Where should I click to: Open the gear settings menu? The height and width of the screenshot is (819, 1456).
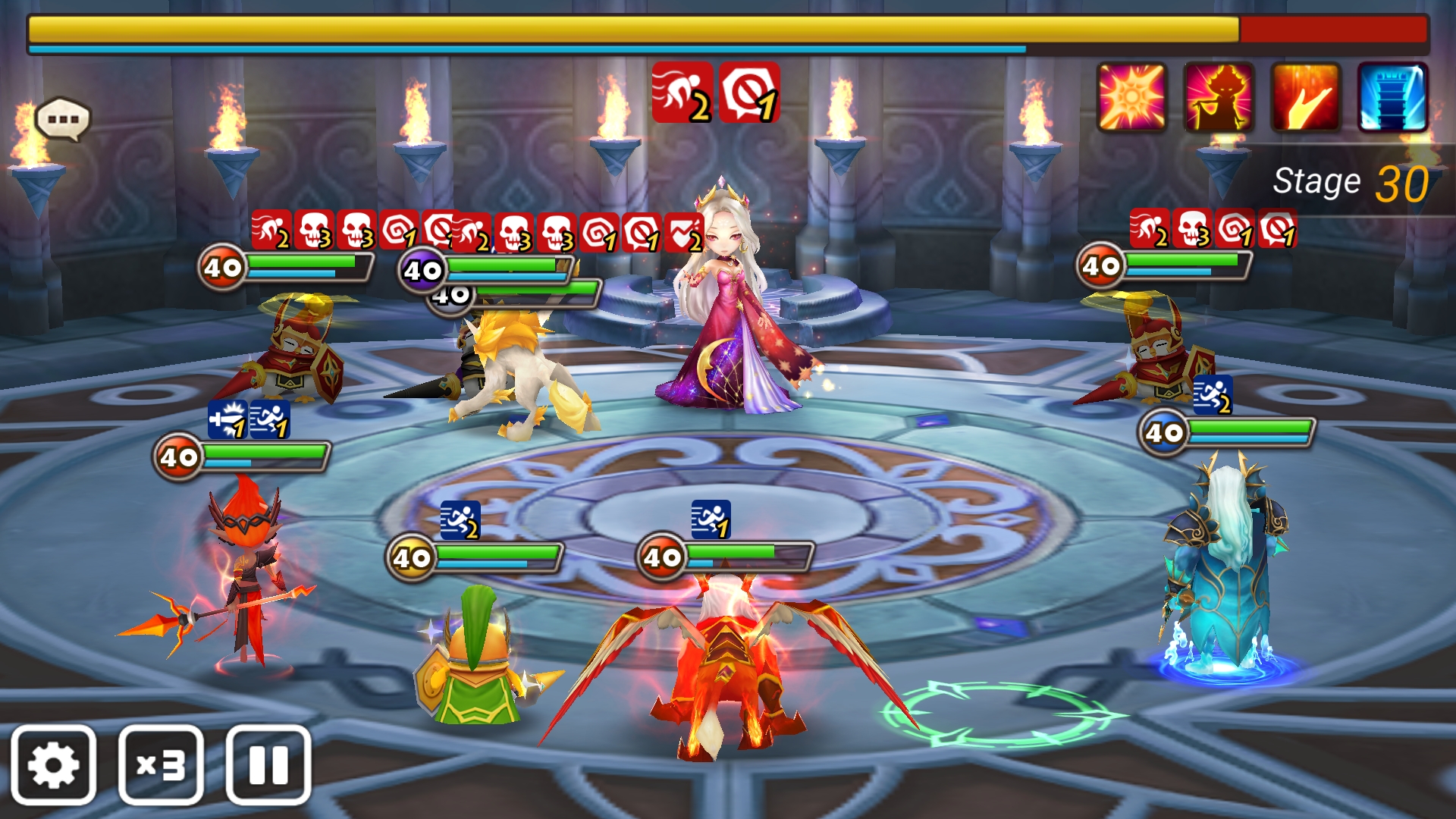tap(53, 764)
